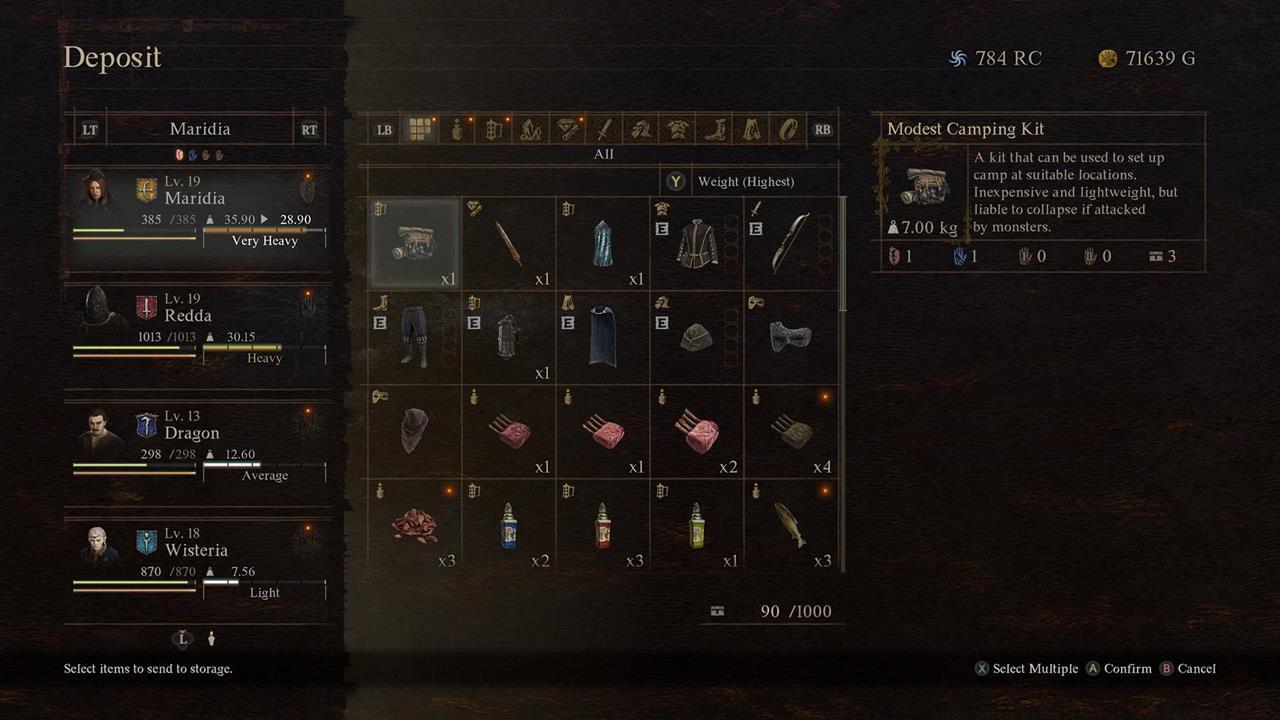Viewport: 1280px width, 720px height.
Task: Click the gem icon to view valuables
Action: pyautogui.click(x=566, y=129)
